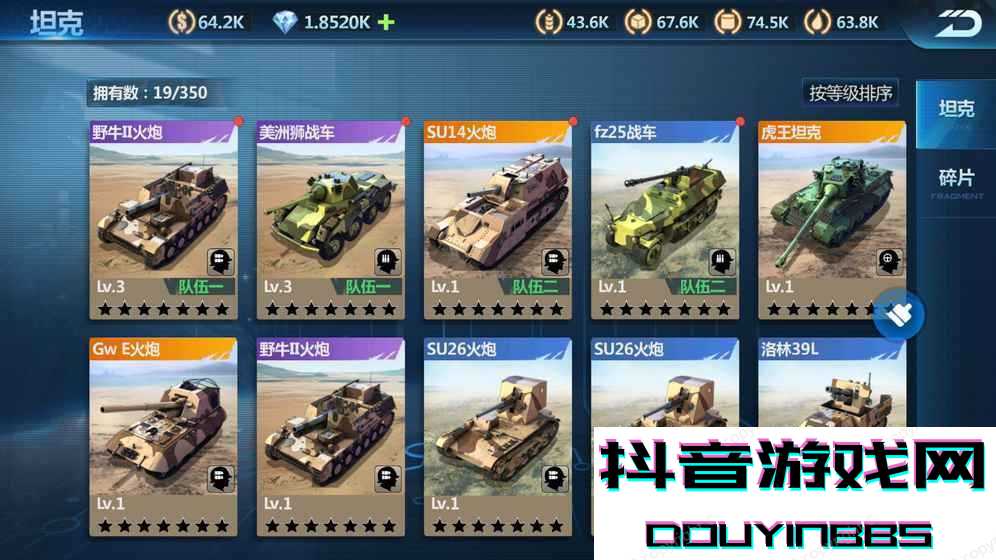Switch to the 碎片 fragment tab
Screen dimensions: 996x560
[955, 181]
